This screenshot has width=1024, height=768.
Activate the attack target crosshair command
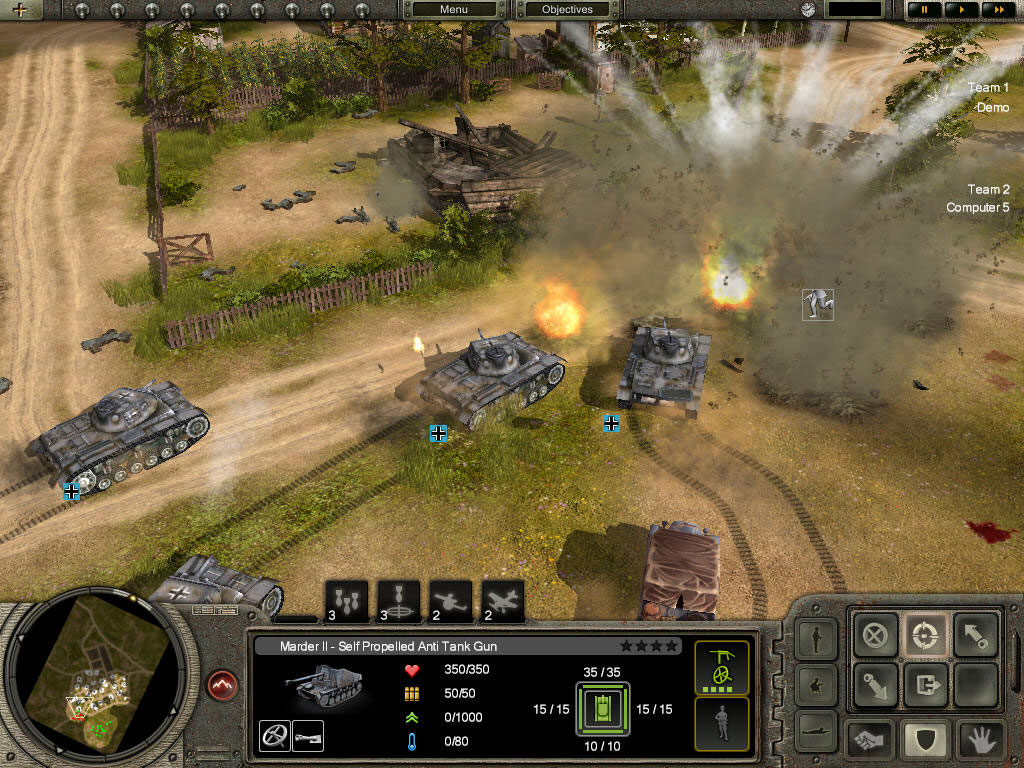point(925,634)
